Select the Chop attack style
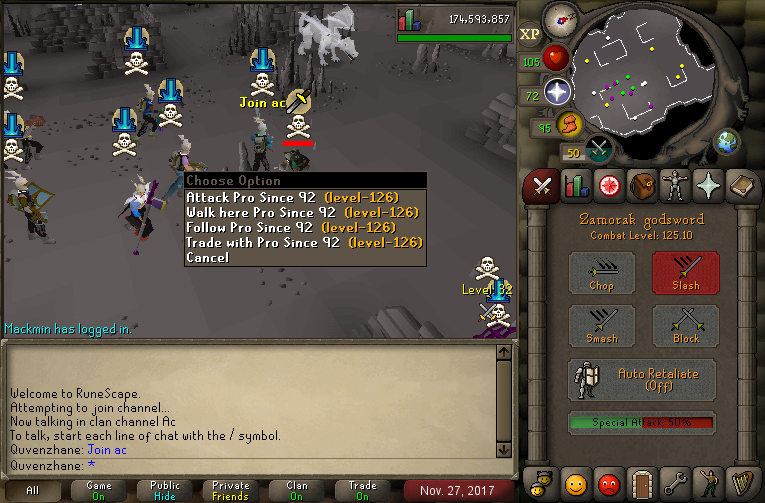 [x=601, y=272]
